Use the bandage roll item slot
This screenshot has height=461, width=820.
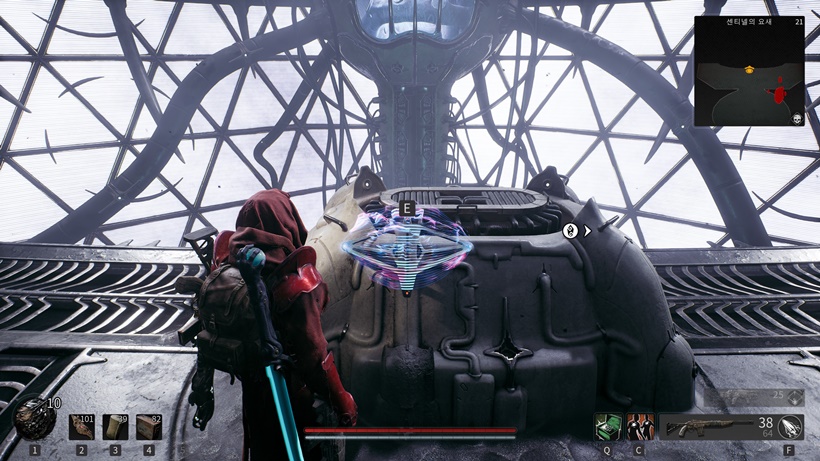point(115,427)
